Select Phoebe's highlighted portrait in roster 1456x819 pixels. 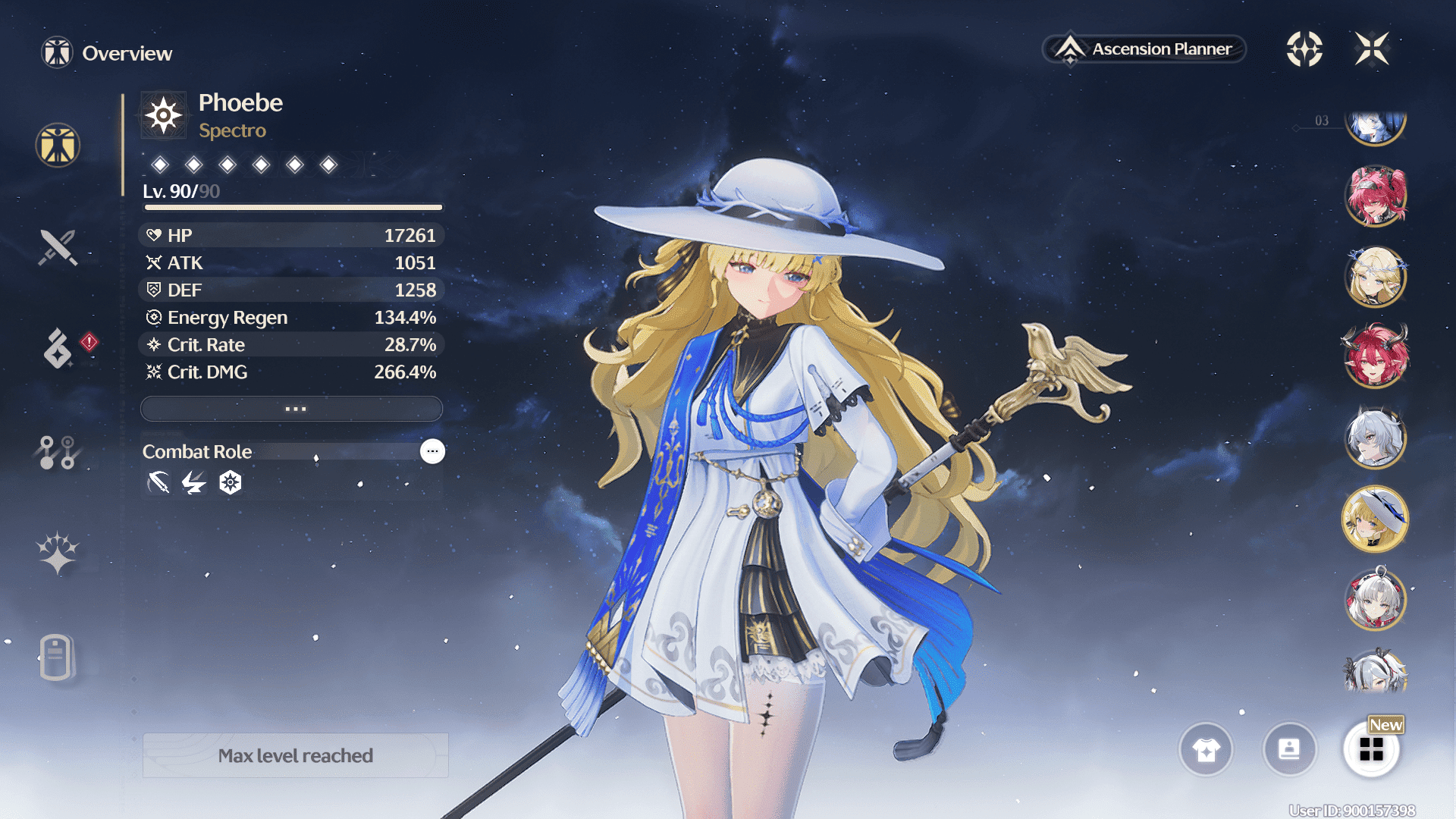coord(1376,519)
